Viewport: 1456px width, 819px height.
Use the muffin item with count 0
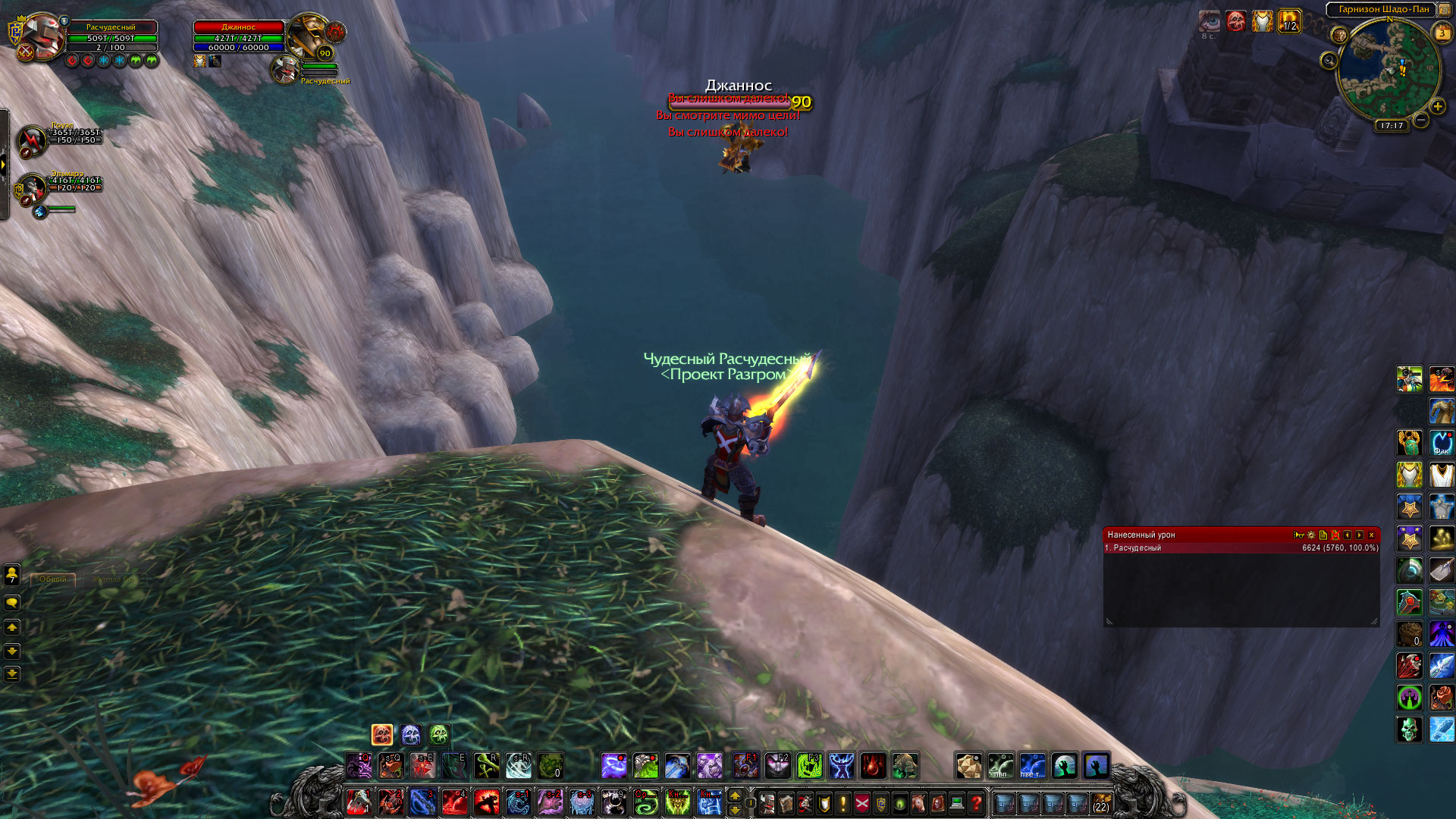(x=1410, y=633)
